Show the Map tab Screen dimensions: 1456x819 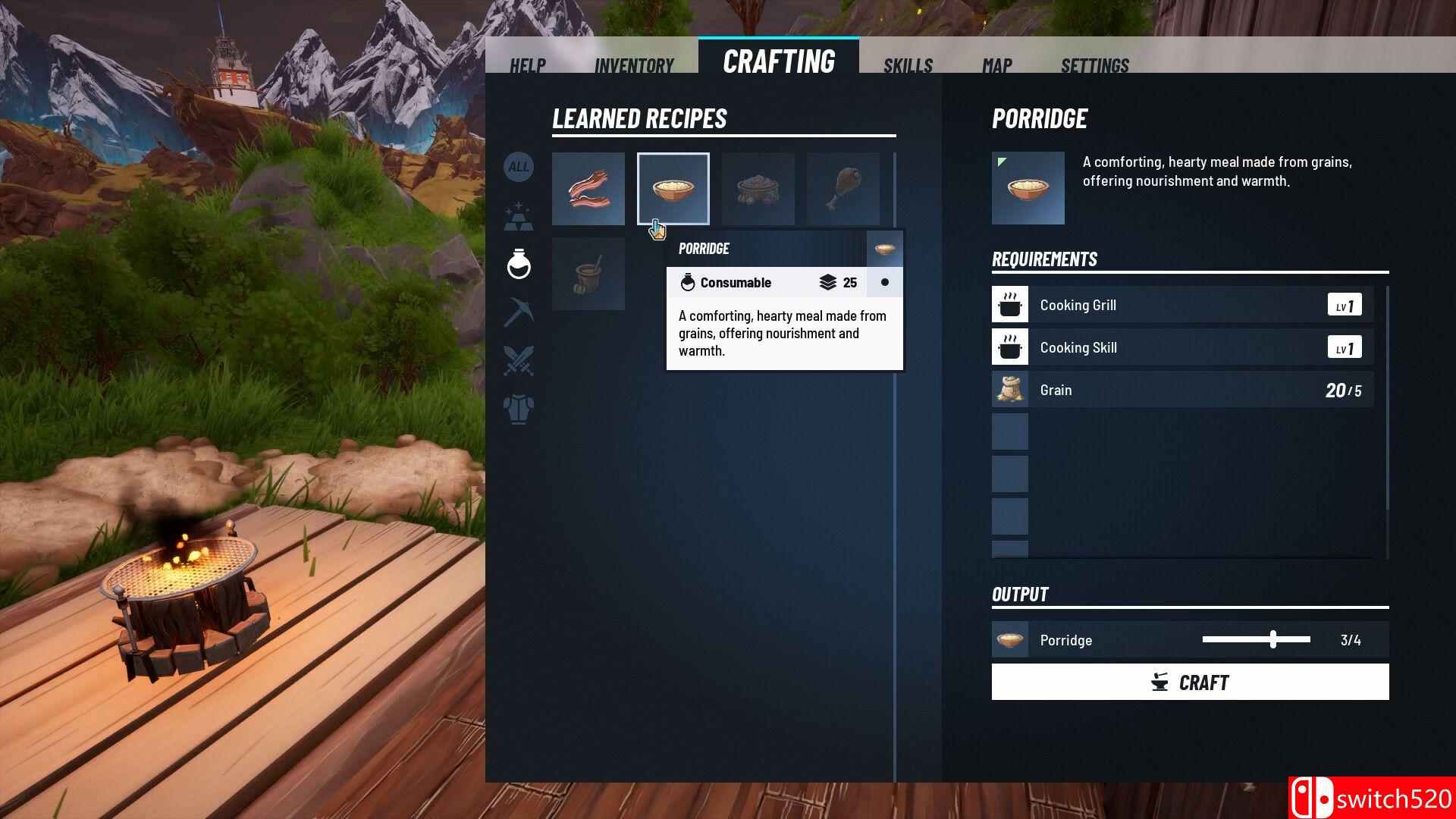tap(996, 65)
